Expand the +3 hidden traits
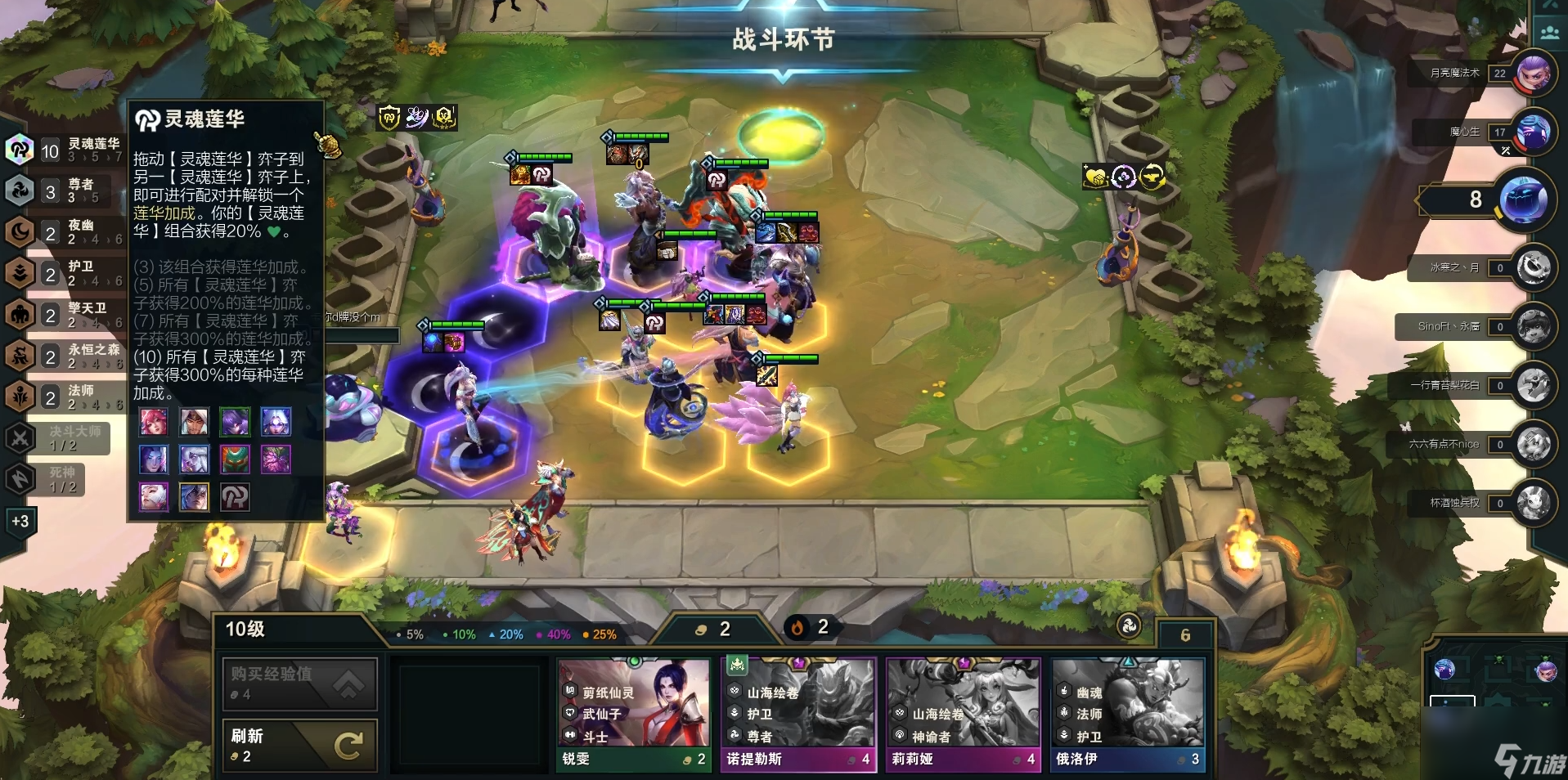This screenshot has width=1568, height=780. (20, 521)
